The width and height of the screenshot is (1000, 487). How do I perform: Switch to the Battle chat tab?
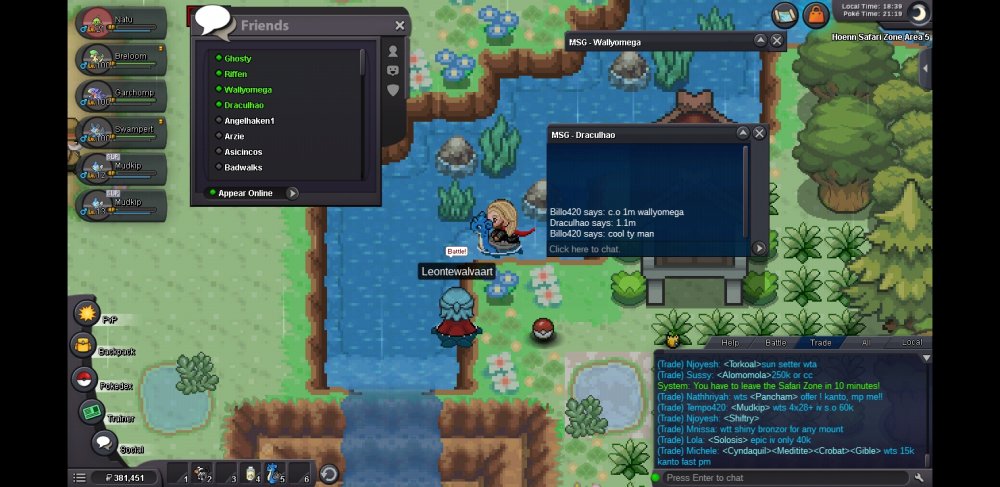tap(776, 342)
